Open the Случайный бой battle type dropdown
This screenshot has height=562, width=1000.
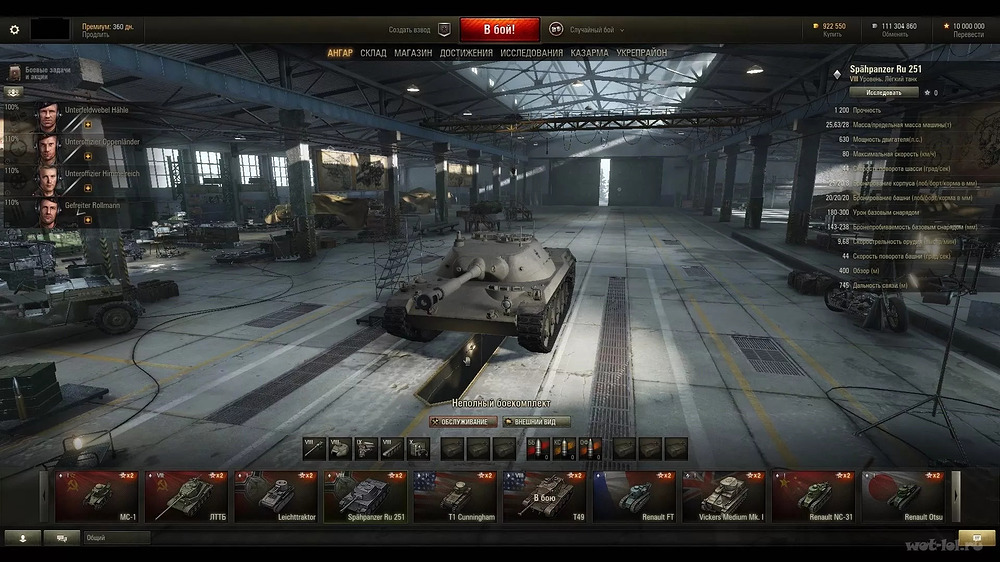[598, 30]
